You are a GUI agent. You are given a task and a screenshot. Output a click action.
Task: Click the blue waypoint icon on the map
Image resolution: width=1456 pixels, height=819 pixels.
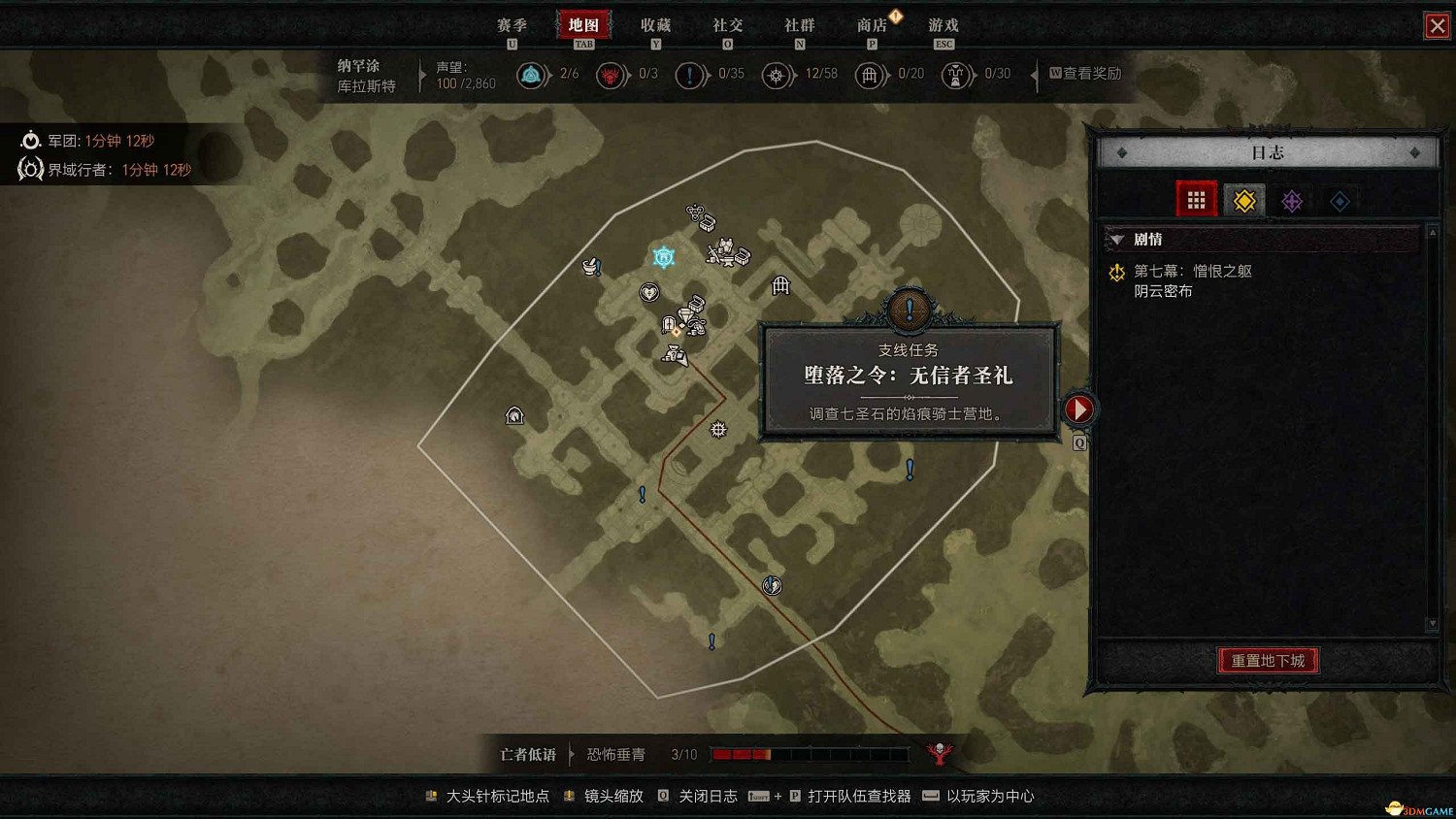(663, 256)
